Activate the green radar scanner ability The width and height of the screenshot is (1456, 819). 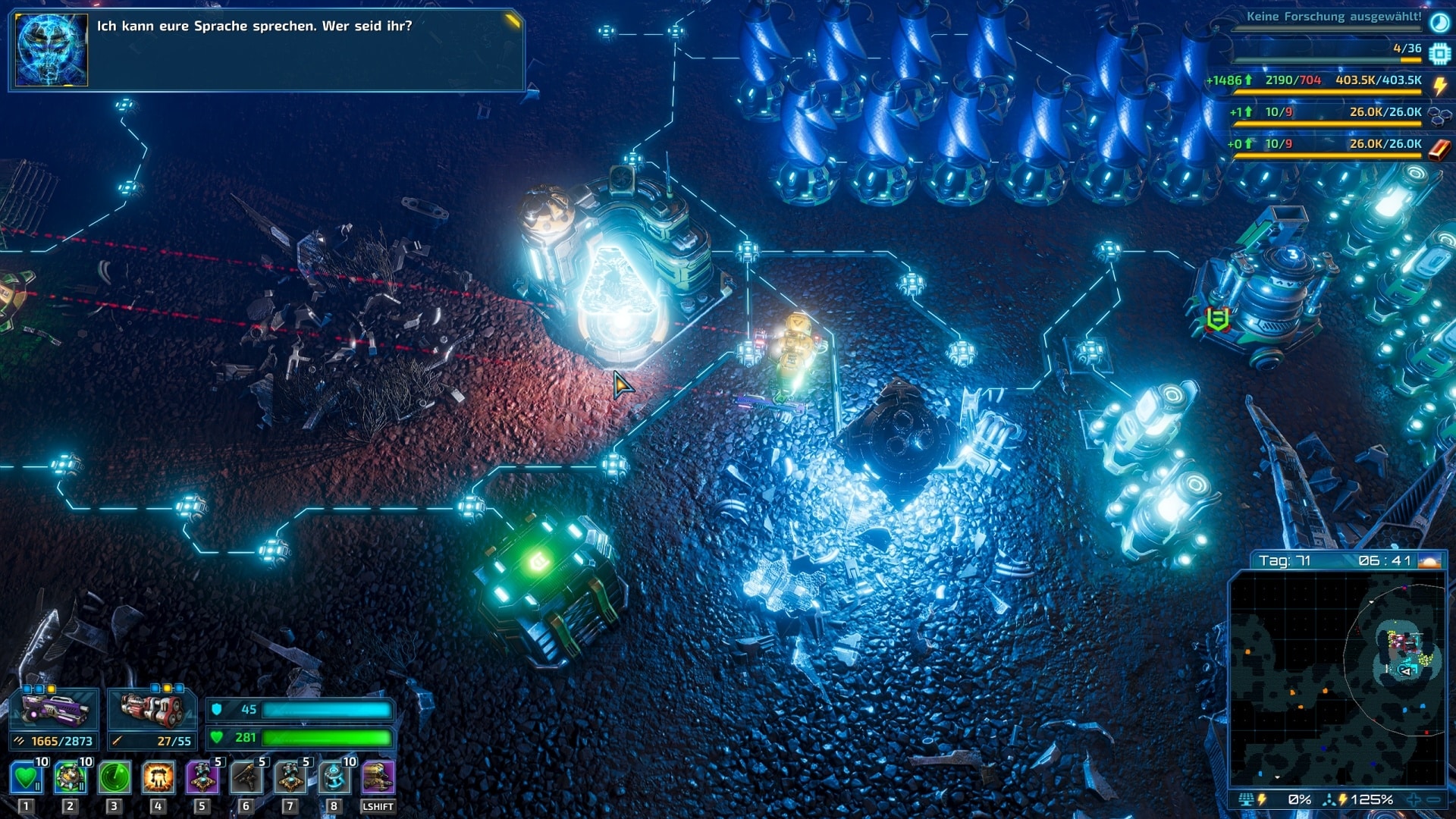pos(115,777)
